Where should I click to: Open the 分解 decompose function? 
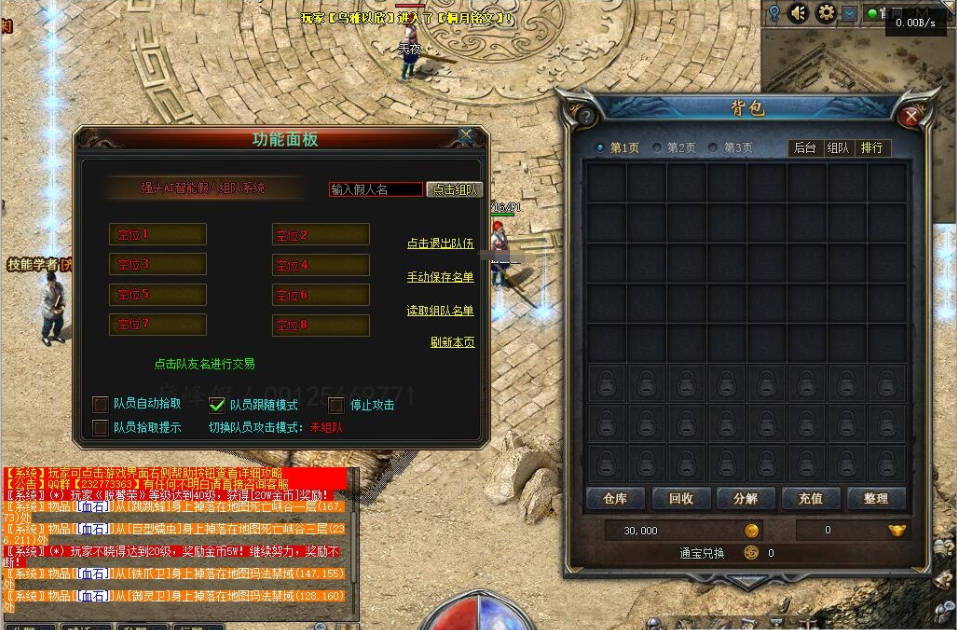coord(745,498)
